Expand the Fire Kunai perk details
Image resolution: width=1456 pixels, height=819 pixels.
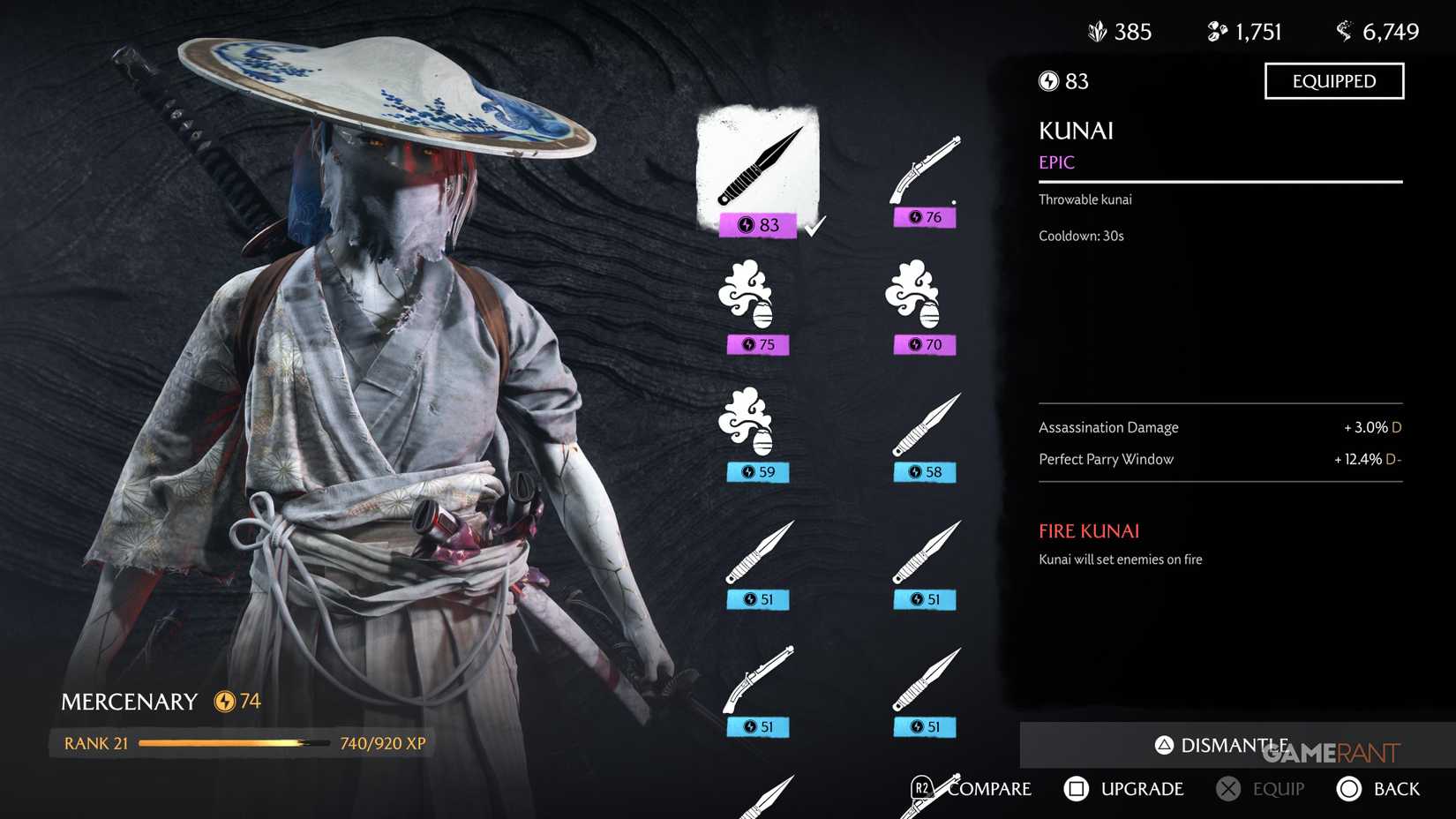tap(1087, 530)
